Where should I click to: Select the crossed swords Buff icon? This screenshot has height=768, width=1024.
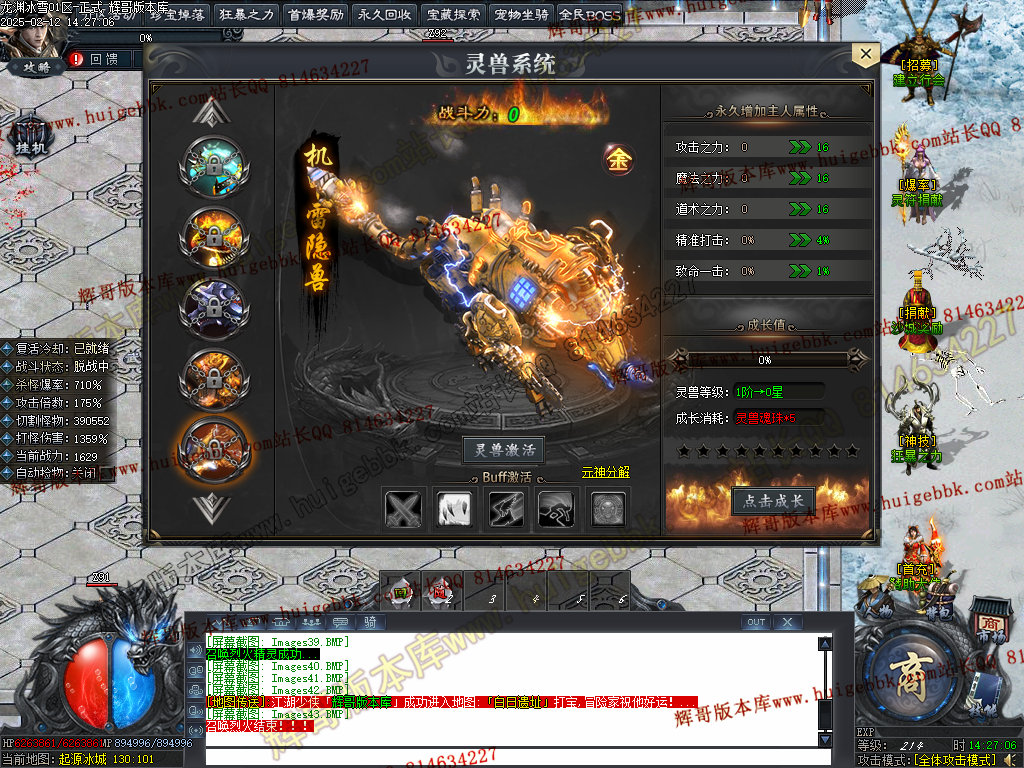pyautogui.click(x=404, y=510)
